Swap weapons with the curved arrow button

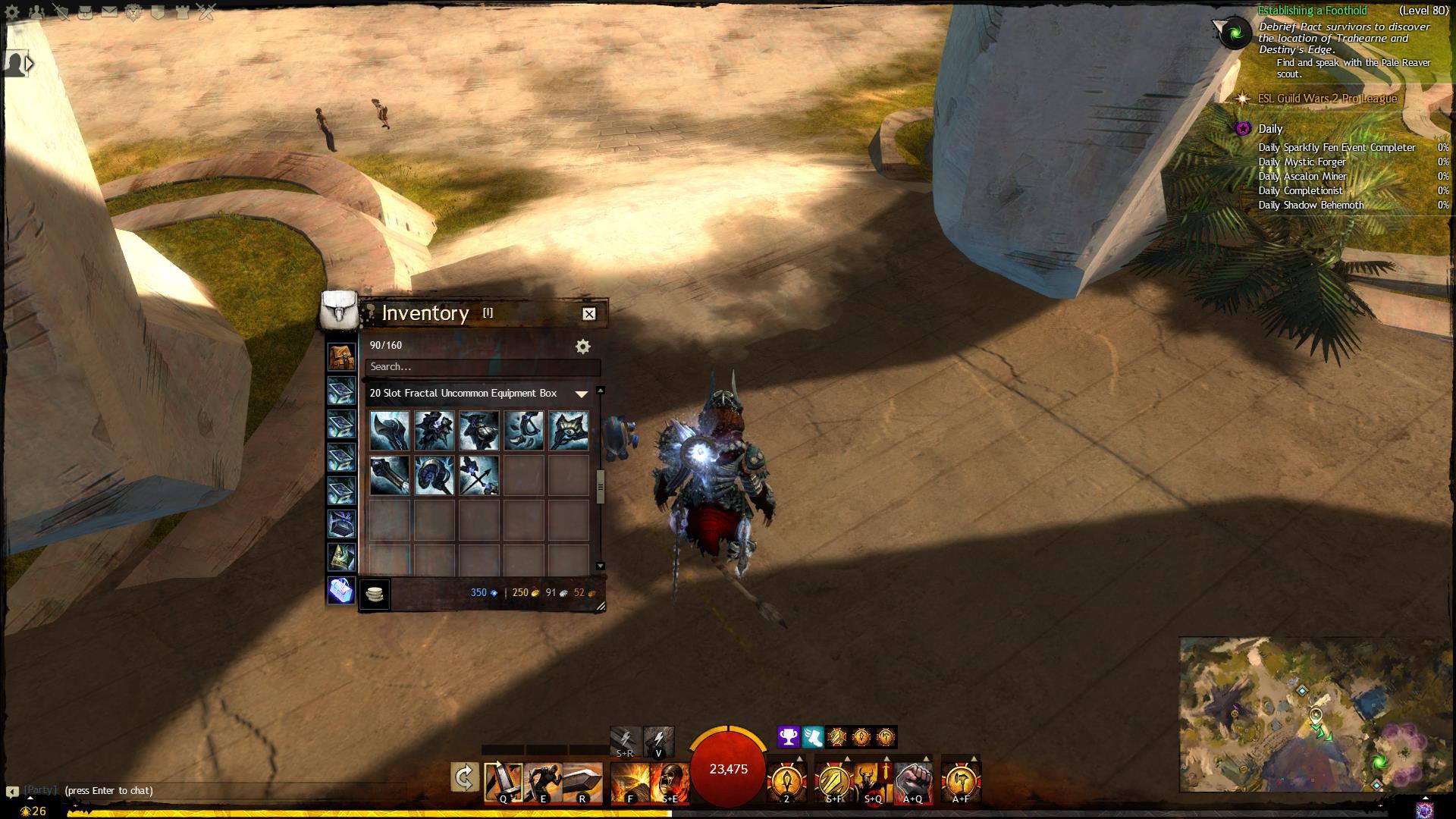point(464,778)
